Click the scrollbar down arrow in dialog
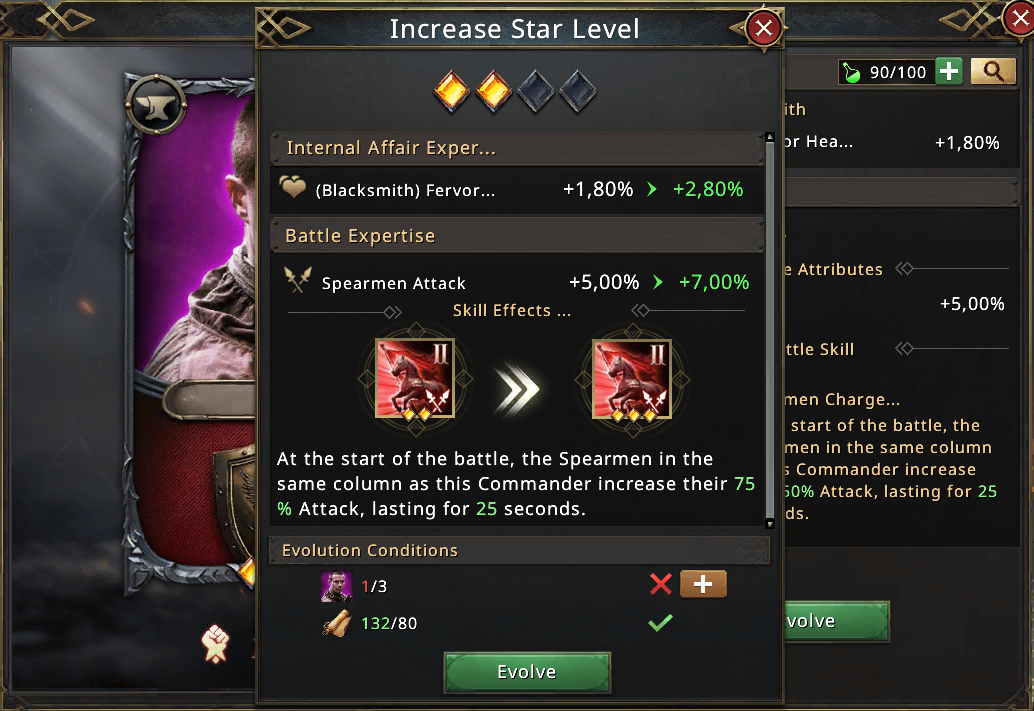Viewport: 1034px width, 711px height. tap(769, 523)
